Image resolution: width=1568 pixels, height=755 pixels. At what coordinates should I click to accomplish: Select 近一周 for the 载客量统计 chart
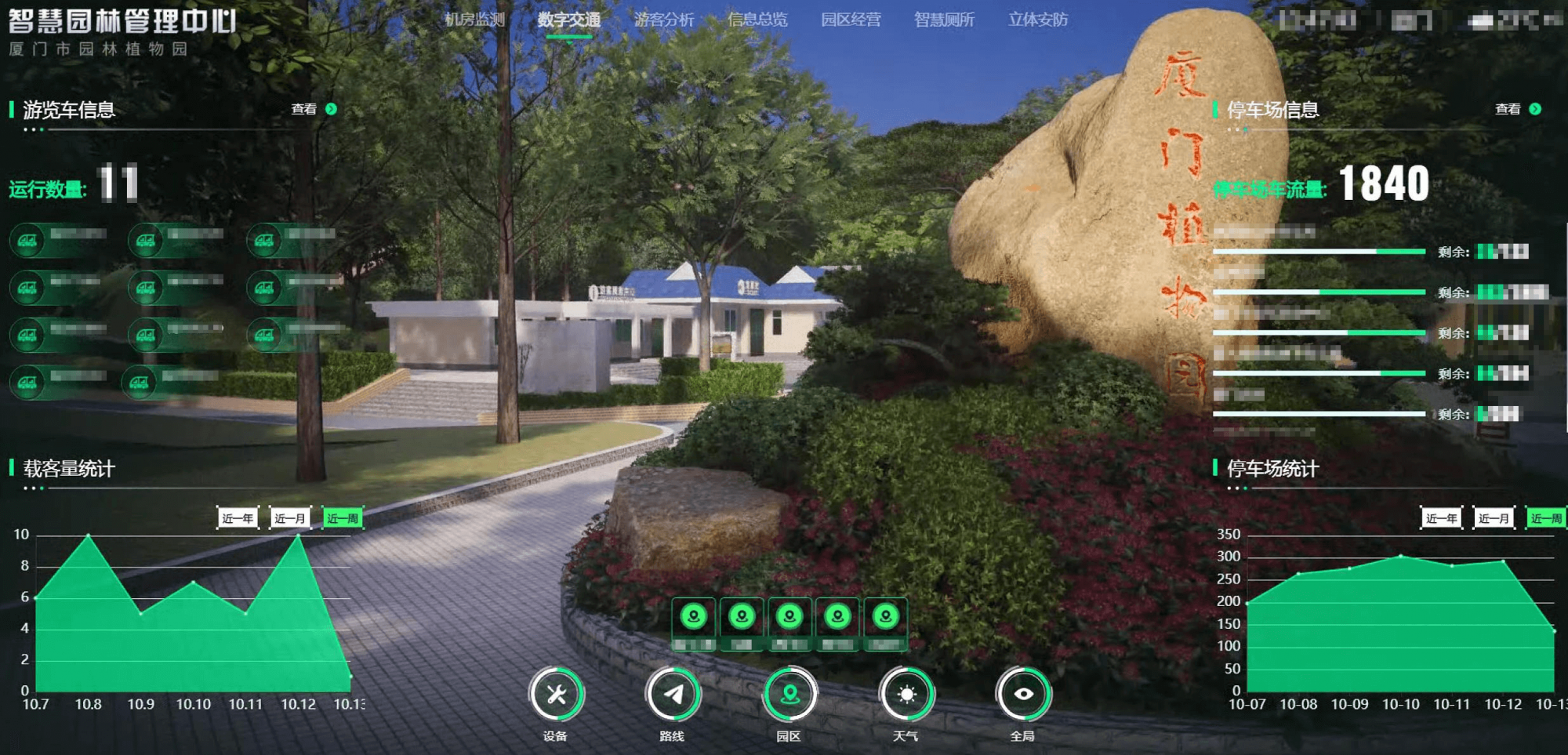point(343,518)
